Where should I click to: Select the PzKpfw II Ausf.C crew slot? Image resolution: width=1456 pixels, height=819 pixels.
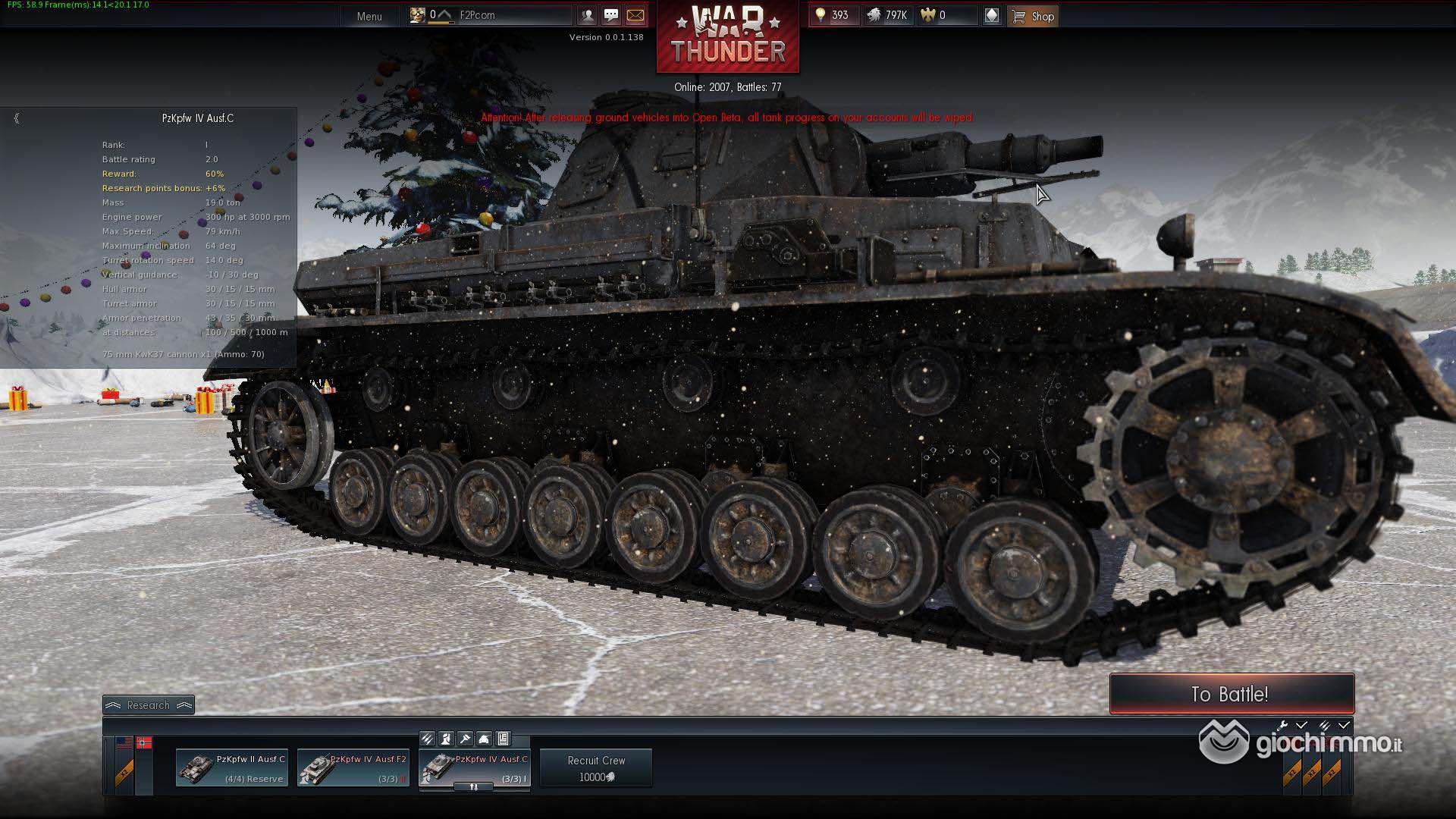pyautogui.click(x=232, y=768)
